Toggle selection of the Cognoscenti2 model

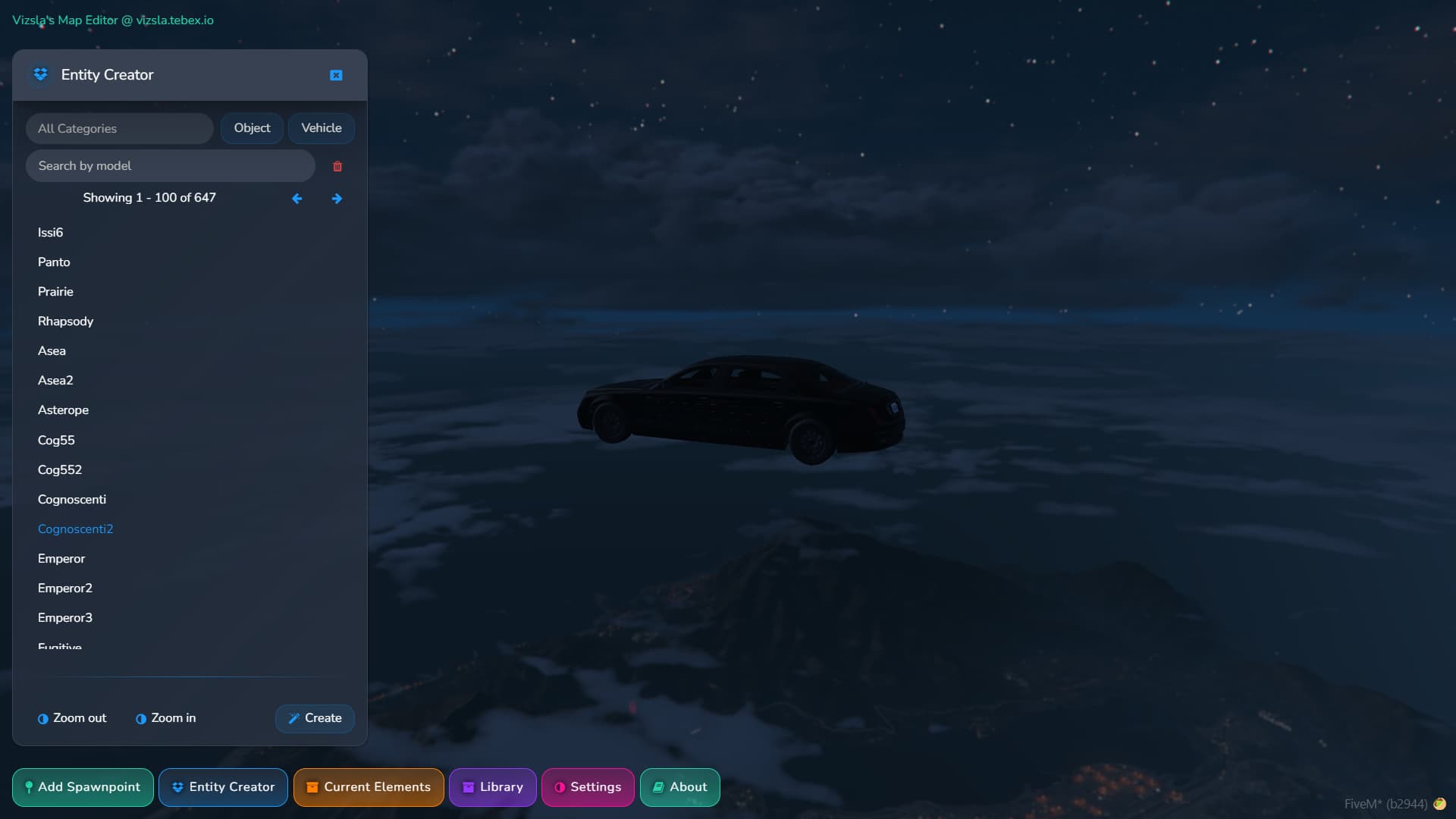(75, 529)
